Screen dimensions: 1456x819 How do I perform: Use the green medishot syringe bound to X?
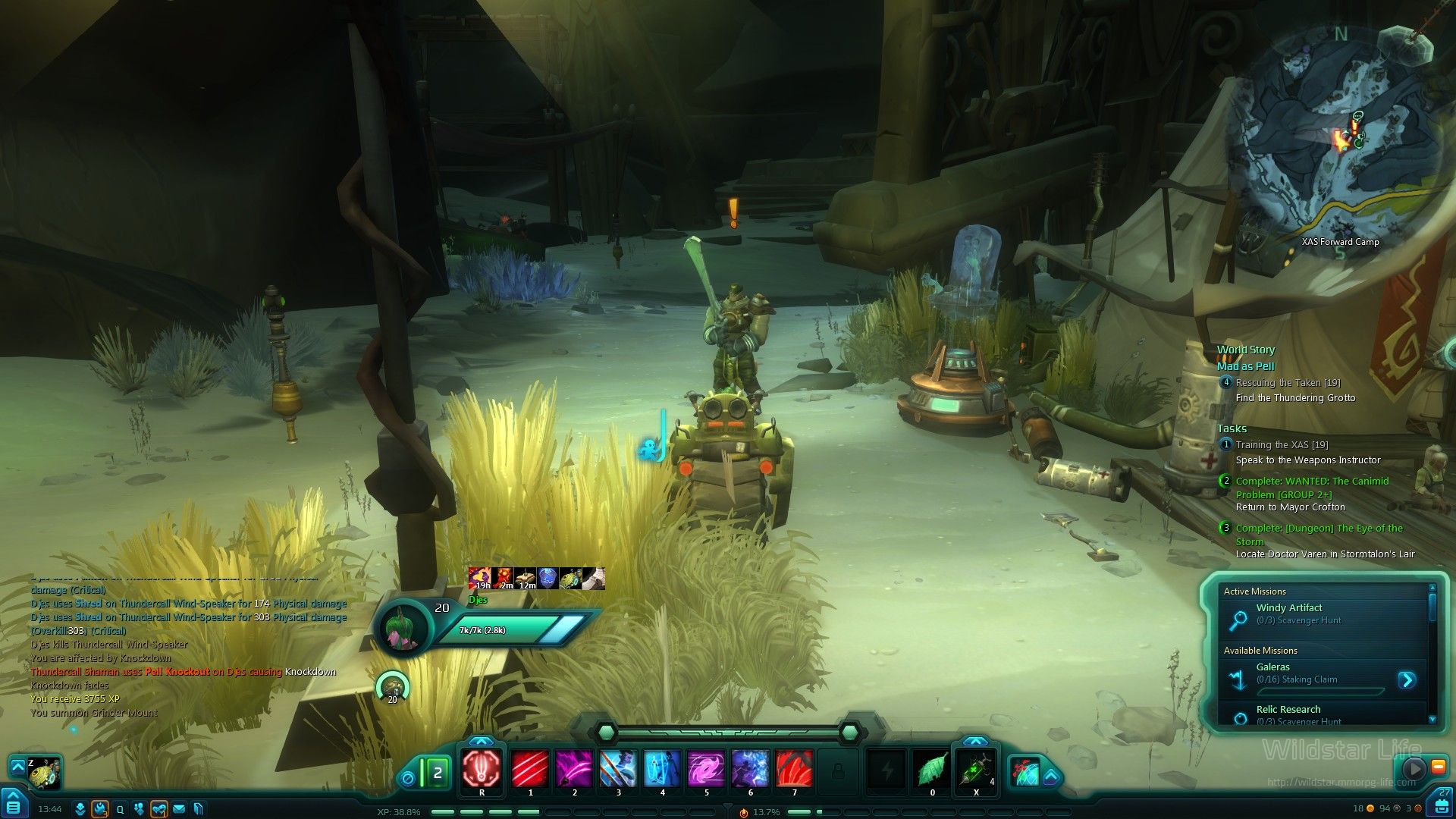[x=975, y=769]
